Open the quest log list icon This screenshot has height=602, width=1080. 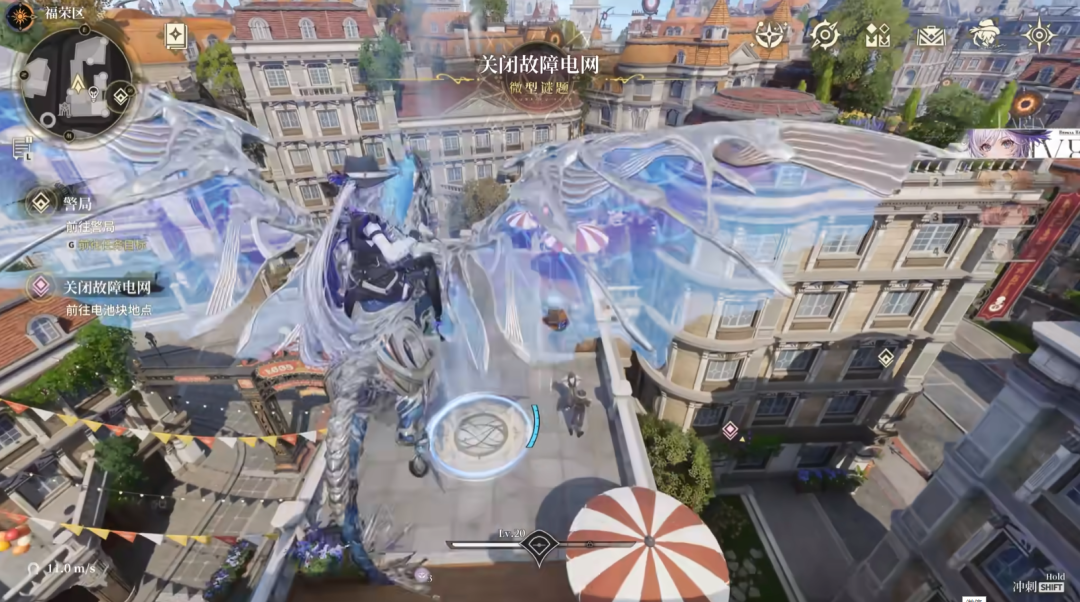coord(21,149)
